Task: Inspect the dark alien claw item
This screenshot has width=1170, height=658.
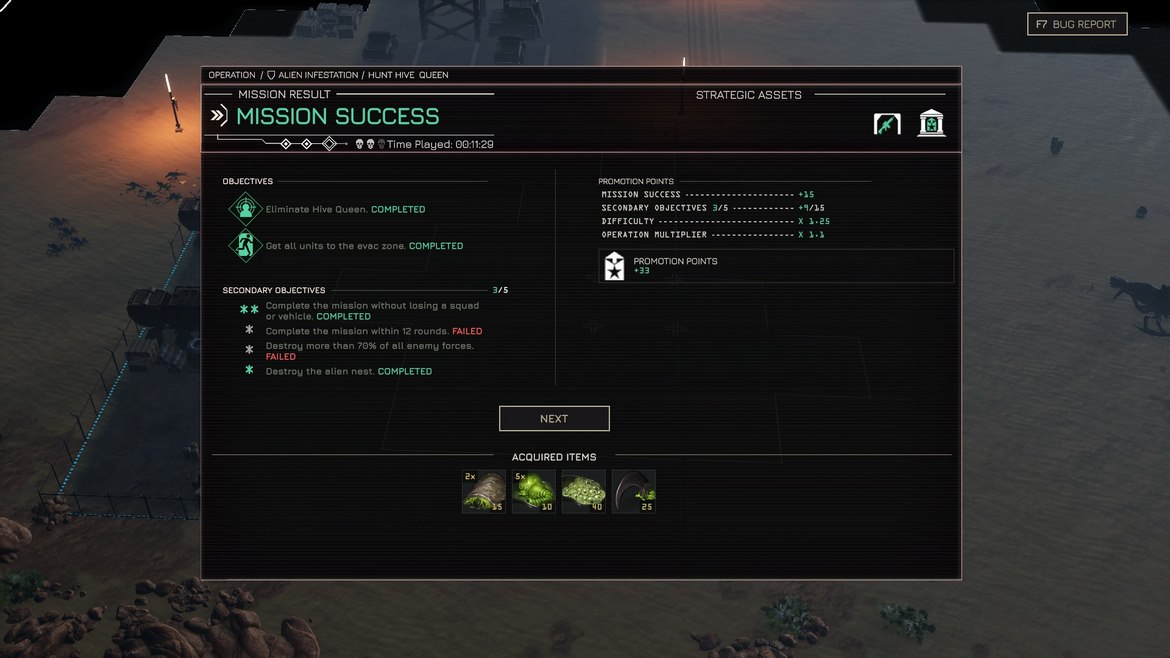Action: (x=634, y=492)
